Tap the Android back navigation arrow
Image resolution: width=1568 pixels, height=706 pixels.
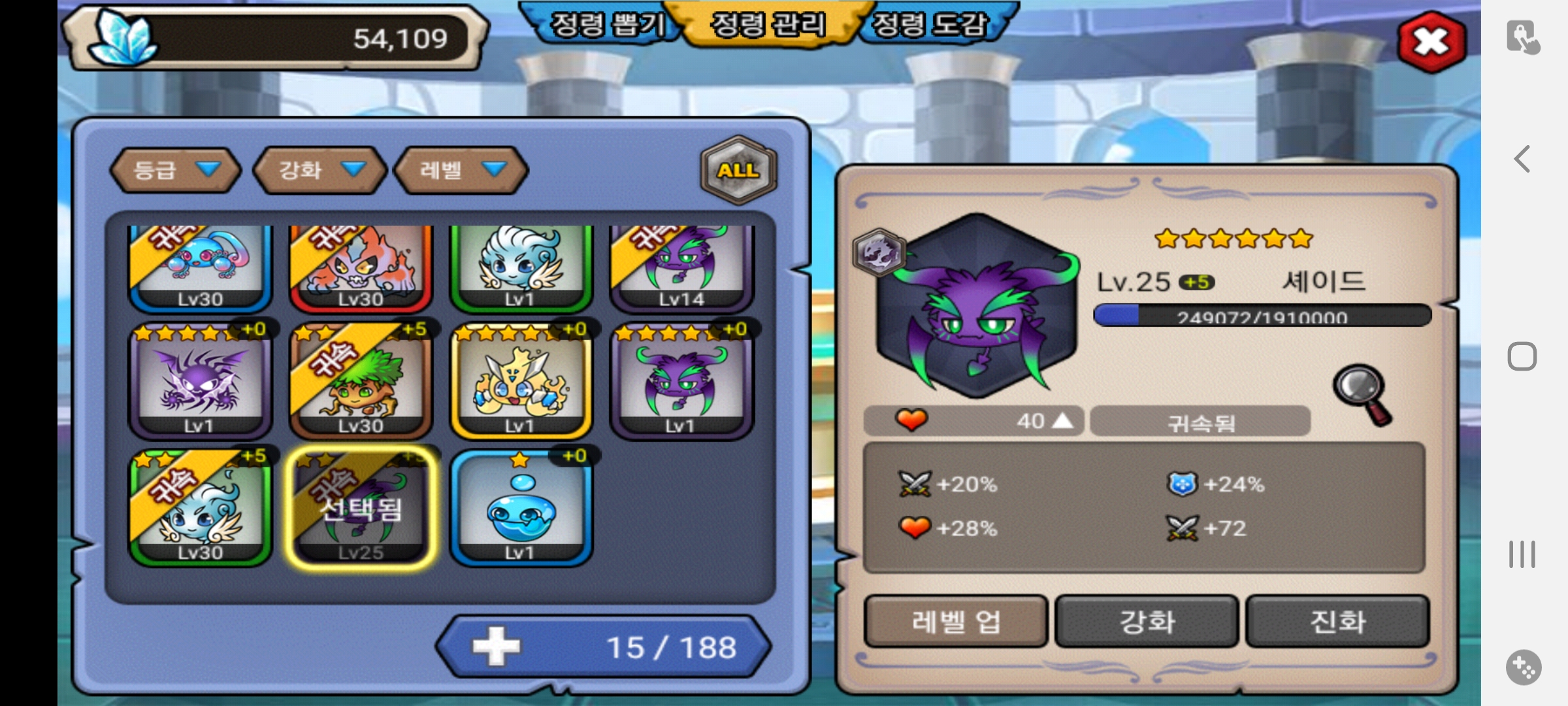[x=1522, y=159]
